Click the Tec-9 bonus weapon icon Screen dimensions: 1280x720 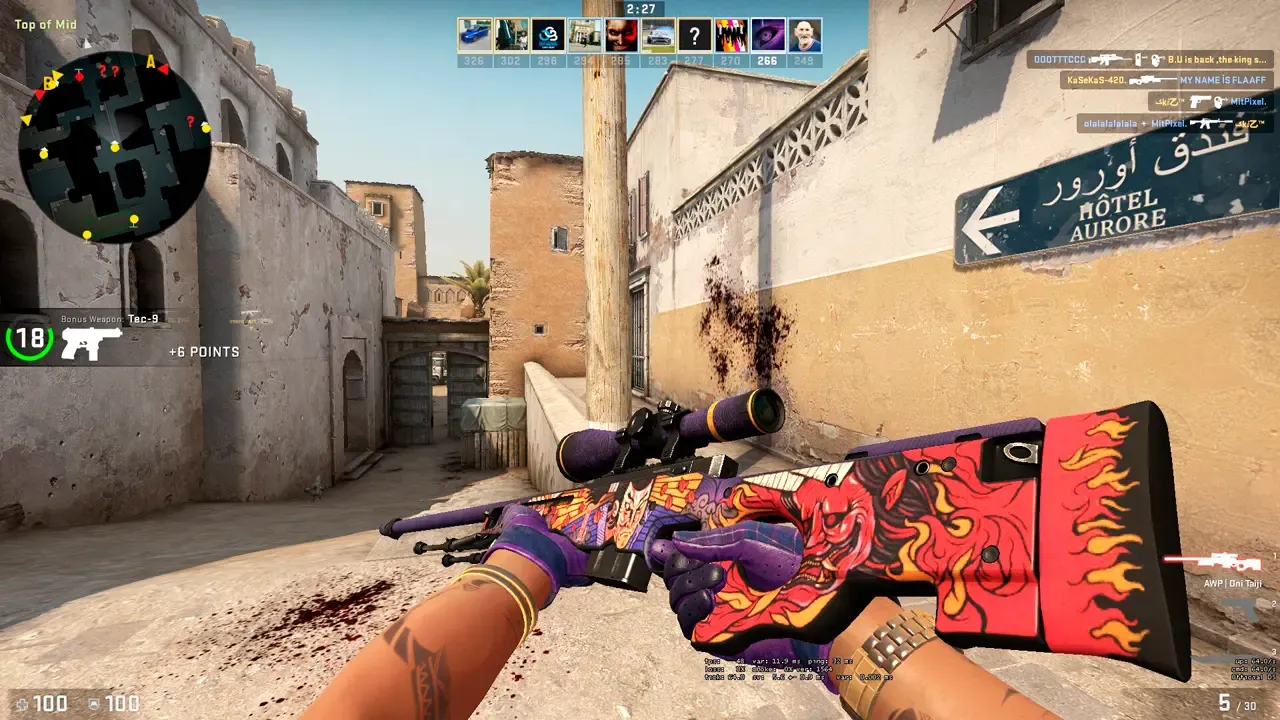(x=91, y=343)
